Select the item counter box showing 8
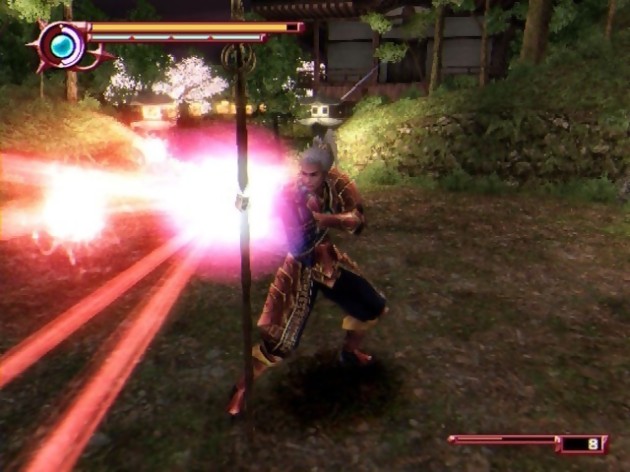 [583, 443]
